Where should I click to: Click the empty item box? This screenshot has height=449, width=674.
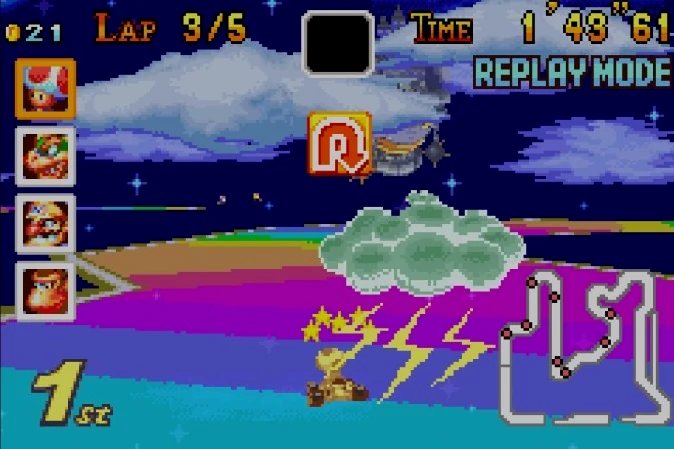click(338, 43)
